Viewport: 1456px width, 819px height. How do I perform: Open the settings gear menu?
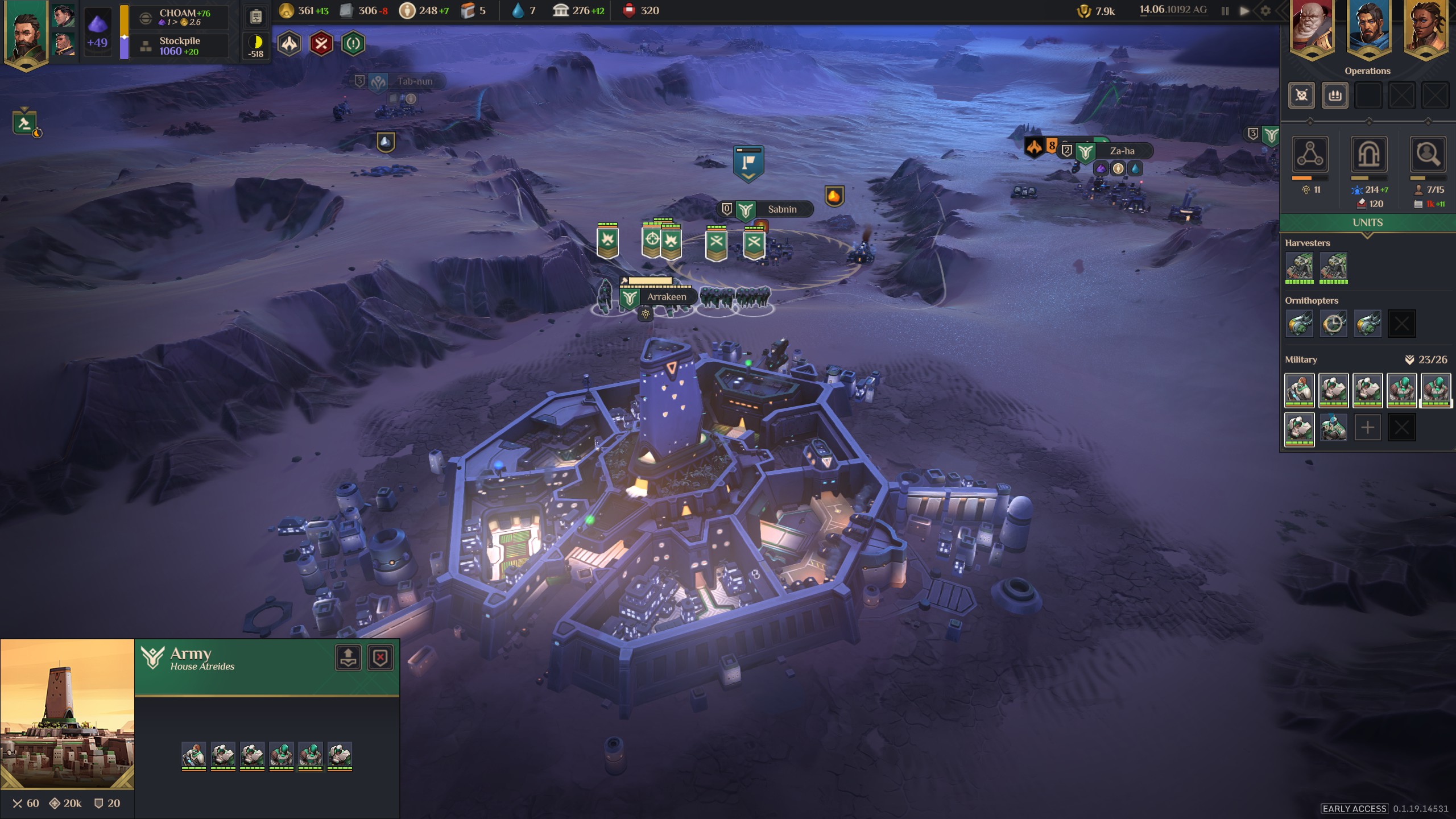[1265, 11]
